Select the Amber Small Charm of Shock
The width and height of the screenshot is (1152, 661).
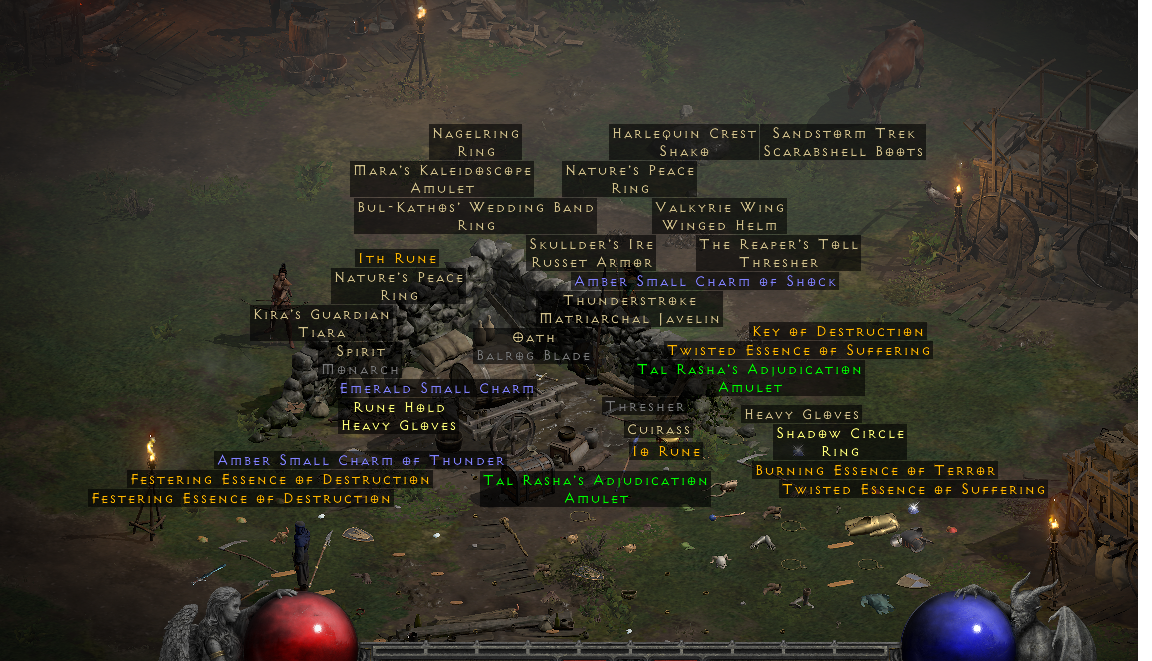705,282
